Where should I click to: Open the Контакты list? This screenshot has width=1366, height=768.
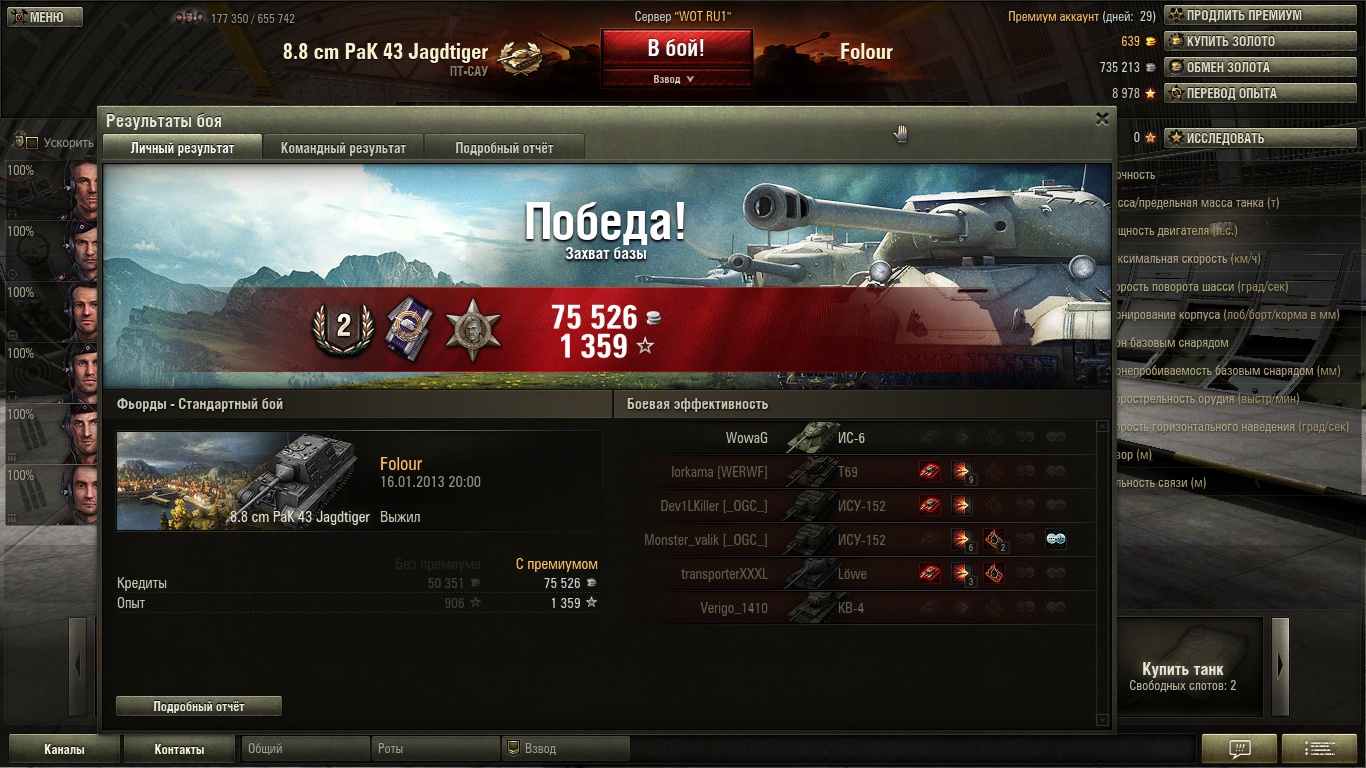point(179,749)
